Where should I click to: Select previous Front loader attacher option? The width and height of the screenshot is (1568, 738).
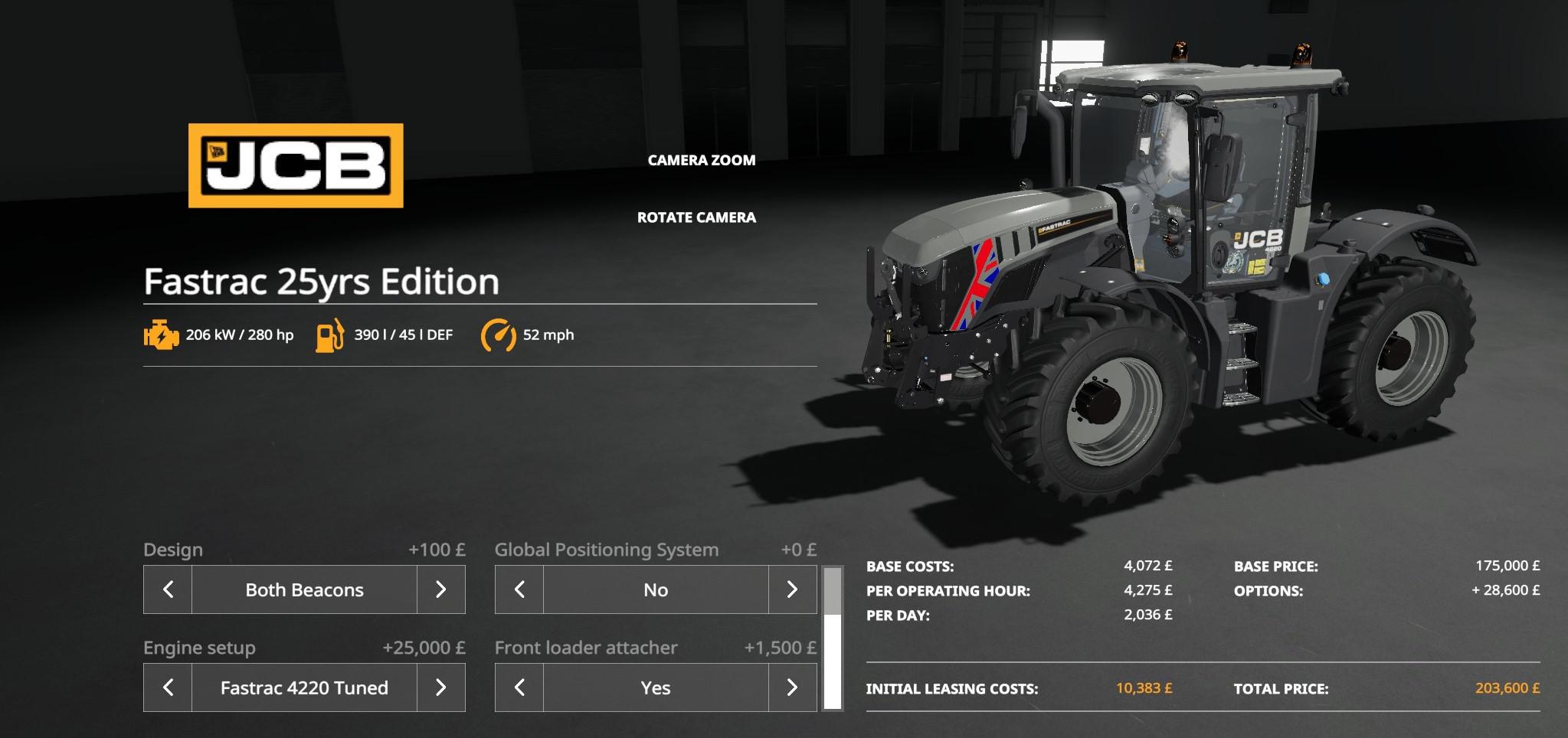(x=519, y=687)
